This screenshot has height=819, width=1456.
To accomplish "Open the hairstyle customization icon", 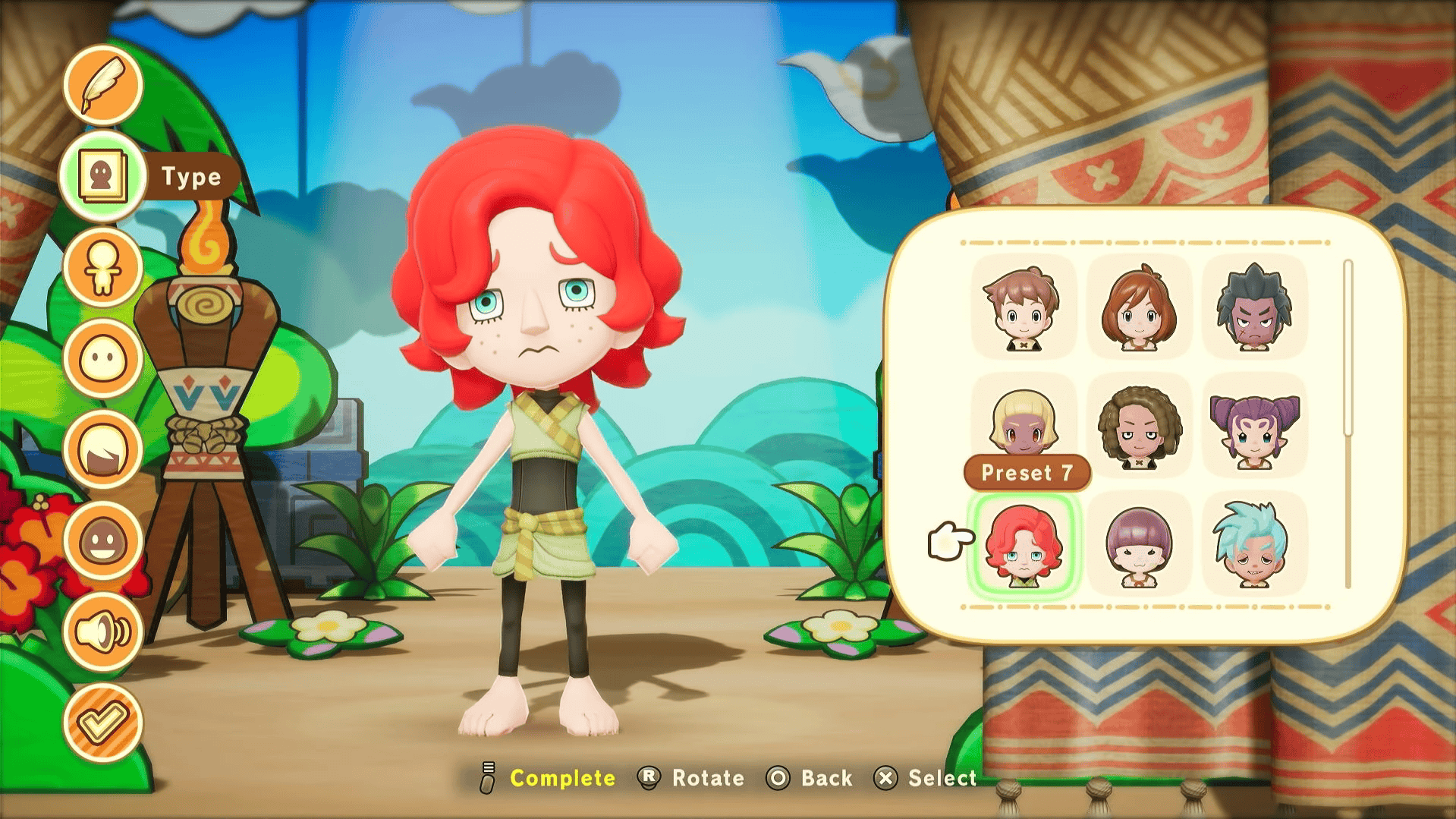I will tap(103, 449).
